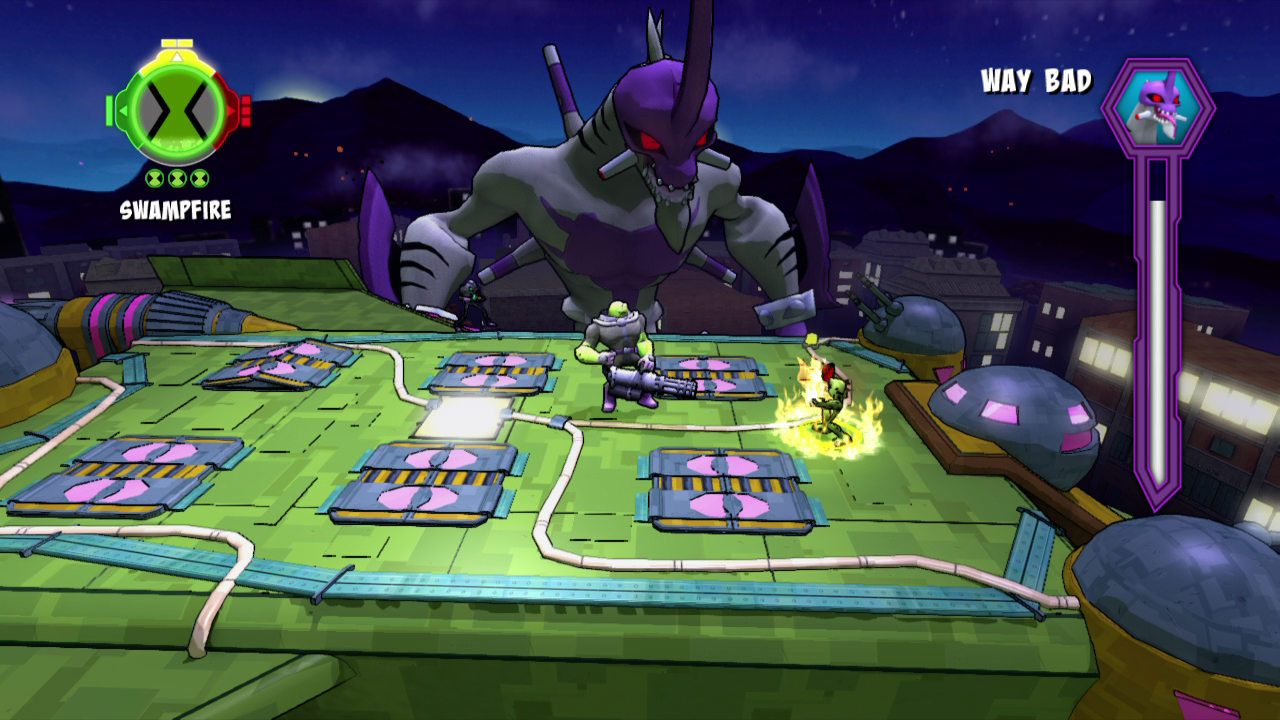The image size is (1280, 720).
Task: Select the Way Bad boss portrait
Action: click(1157, 105)
